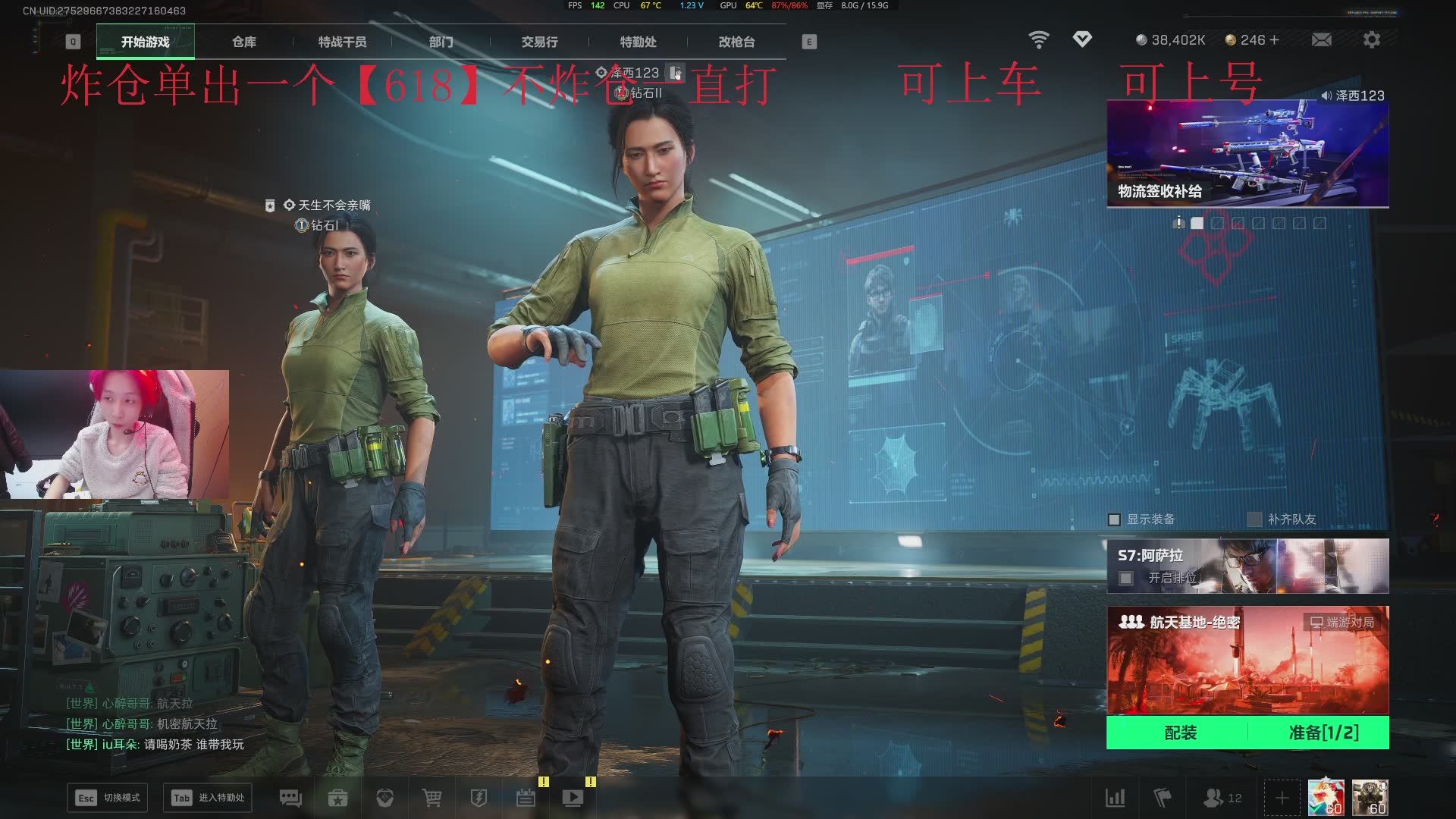The height and width of the screenshot is (819, 1456).
Task: Enable the 补齐队友 checkbox
Action: click(x=1255, y=519)
